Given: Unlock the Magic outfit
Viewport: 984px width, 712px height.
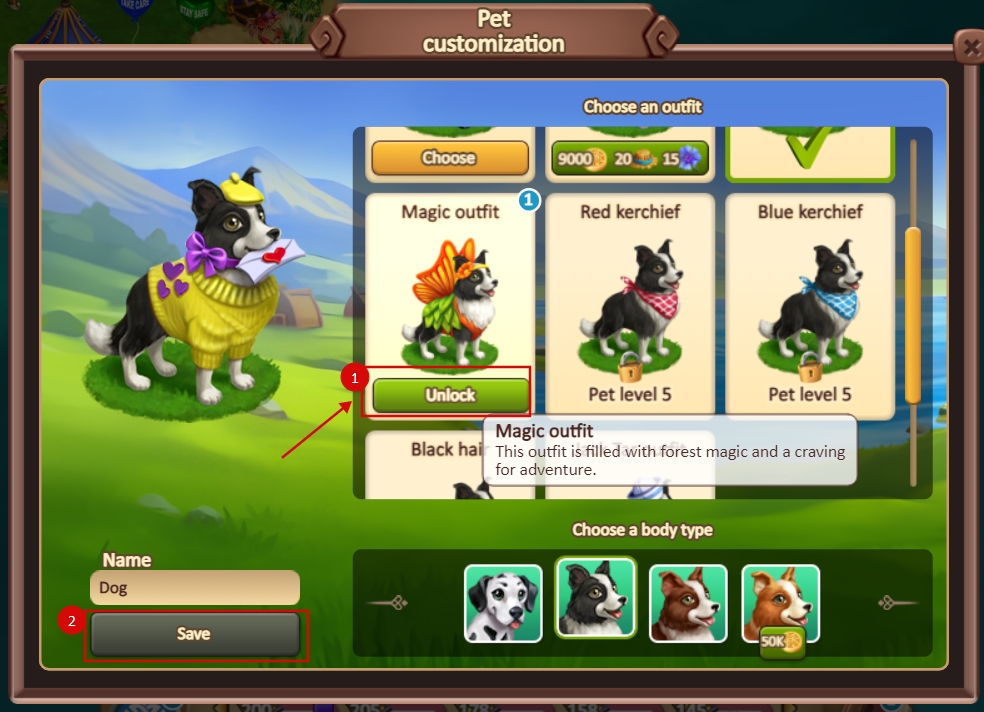Looking at the screenshot, I should point(450,395).
